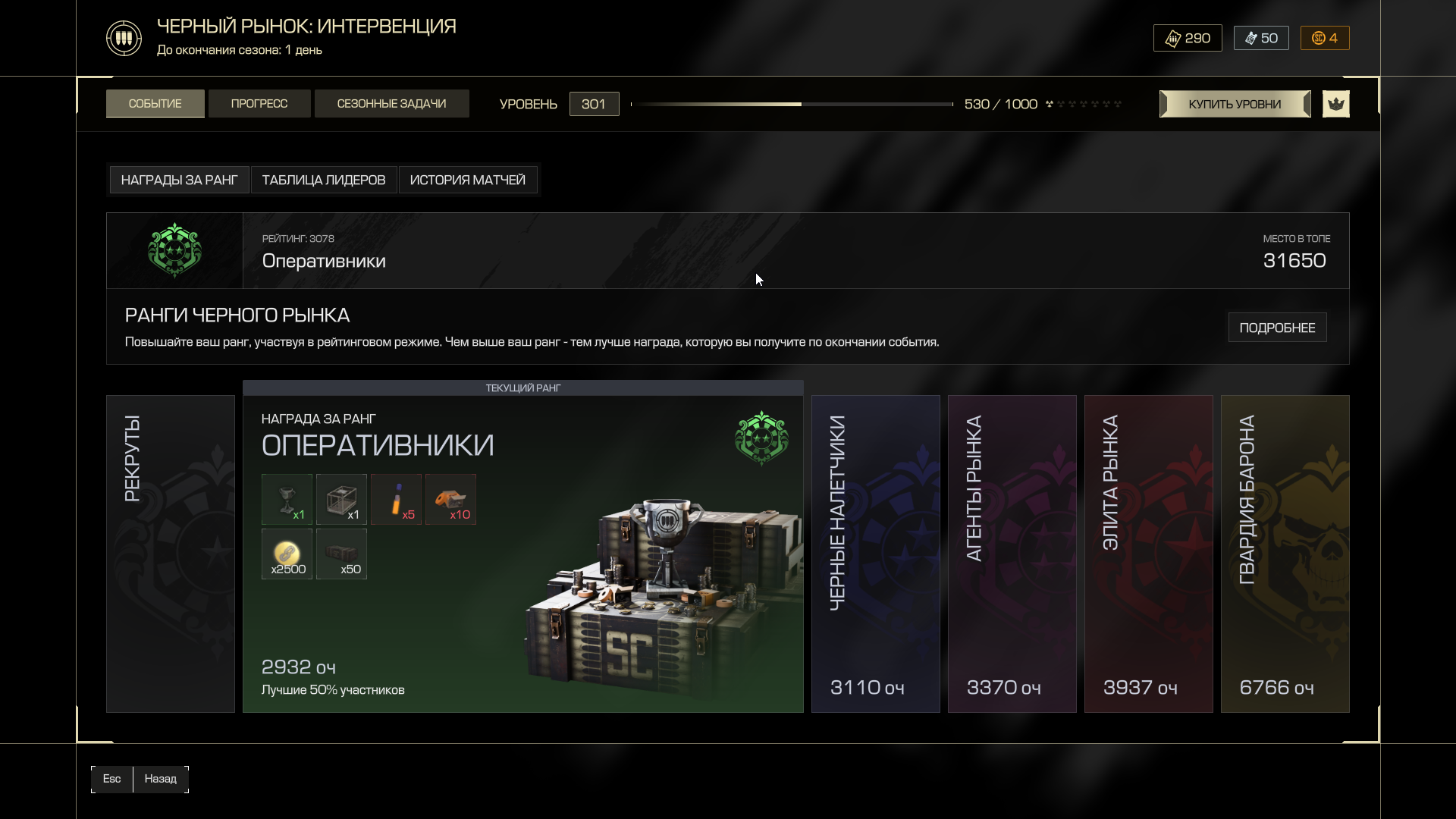
Task: Inspect the trophy cup reward slot
Action: 287,499
